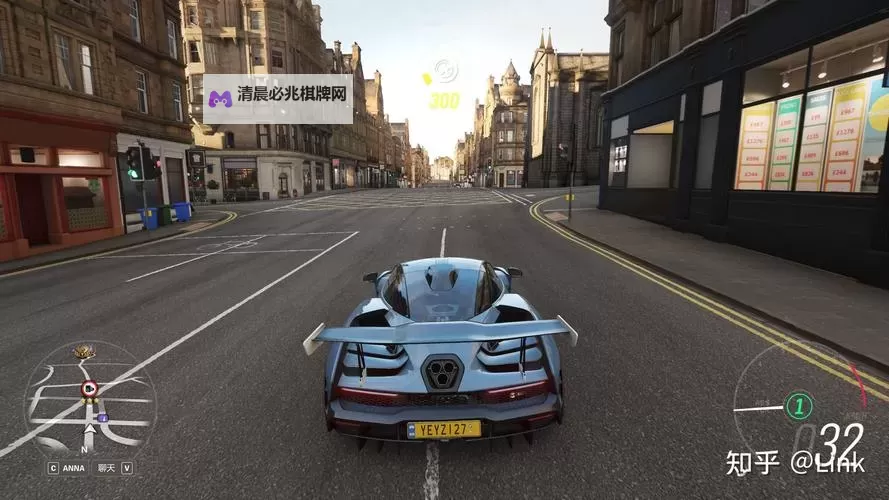Click the golden icon atop the minimap
The width and height of the screenshot is (889, 500).
pos(84,352)
